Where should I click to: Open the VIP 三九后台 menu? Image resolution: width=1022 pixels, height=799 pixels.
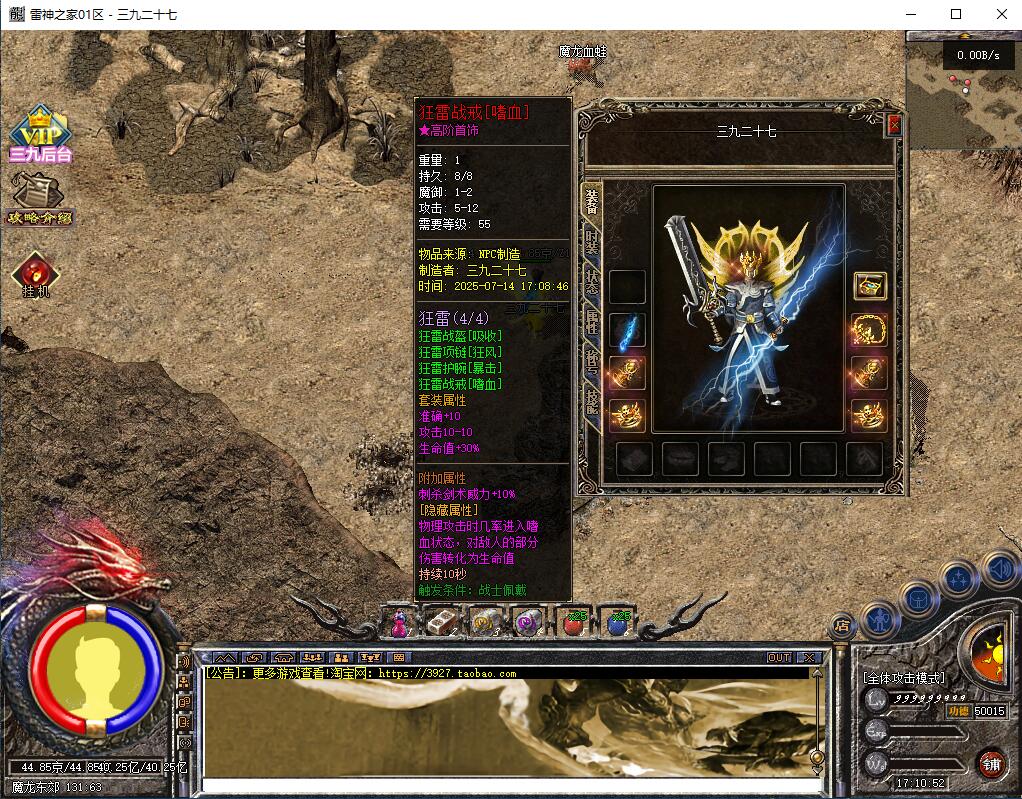[40, 134]
